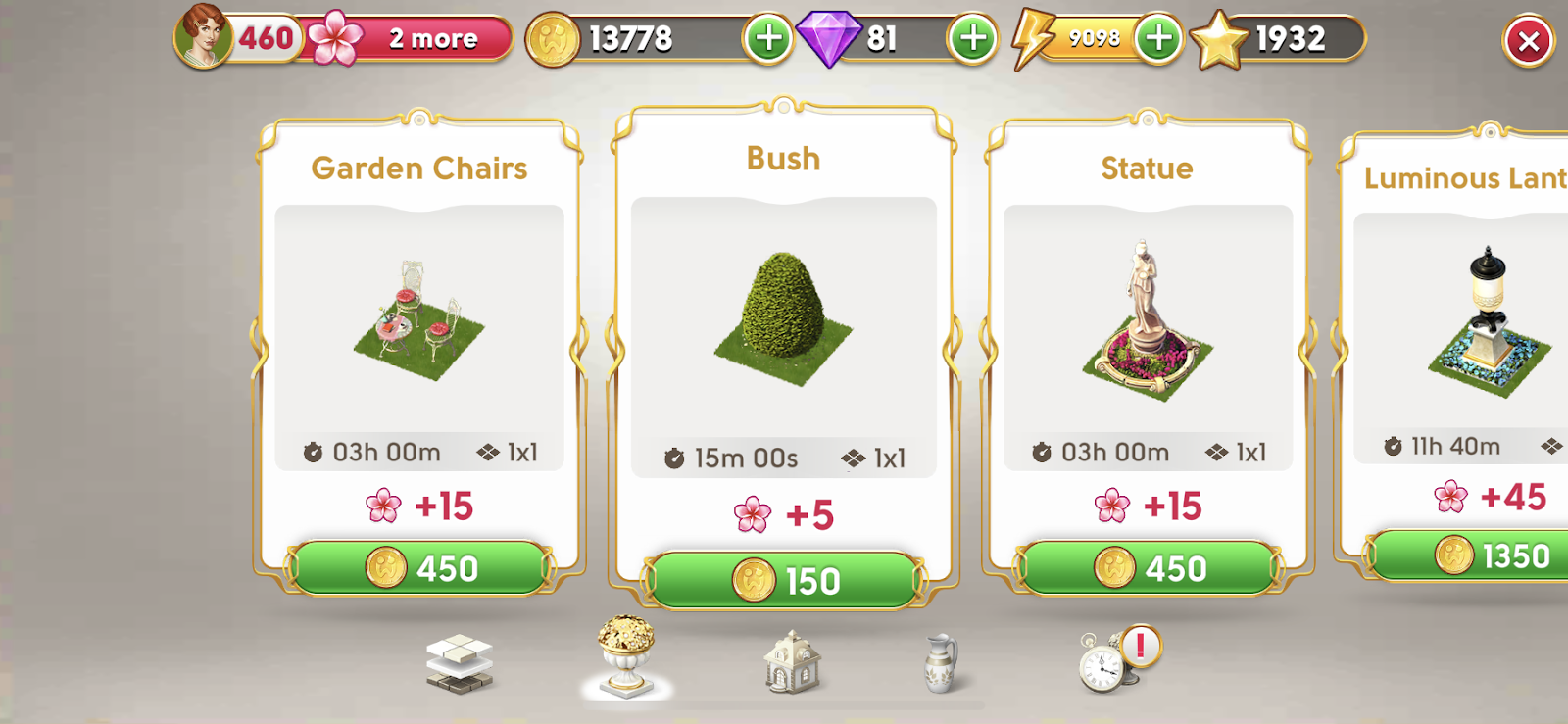Screen dimensions: 1568x724
Task: Buy the Statue for 450 coins
Action: [x=1148, y=568]
